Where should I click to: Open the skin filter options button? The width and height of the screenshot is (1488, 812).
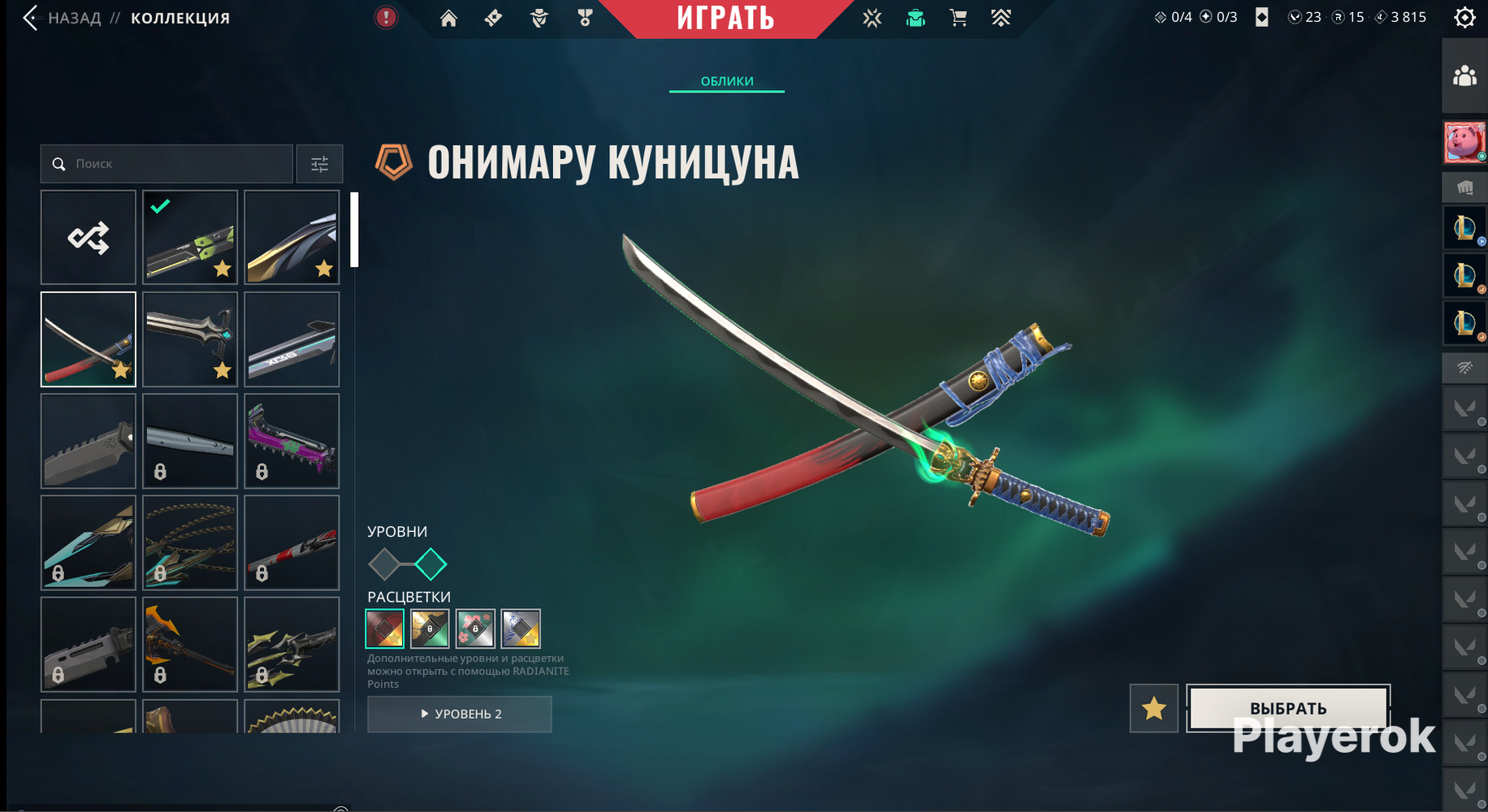(319, 164)
